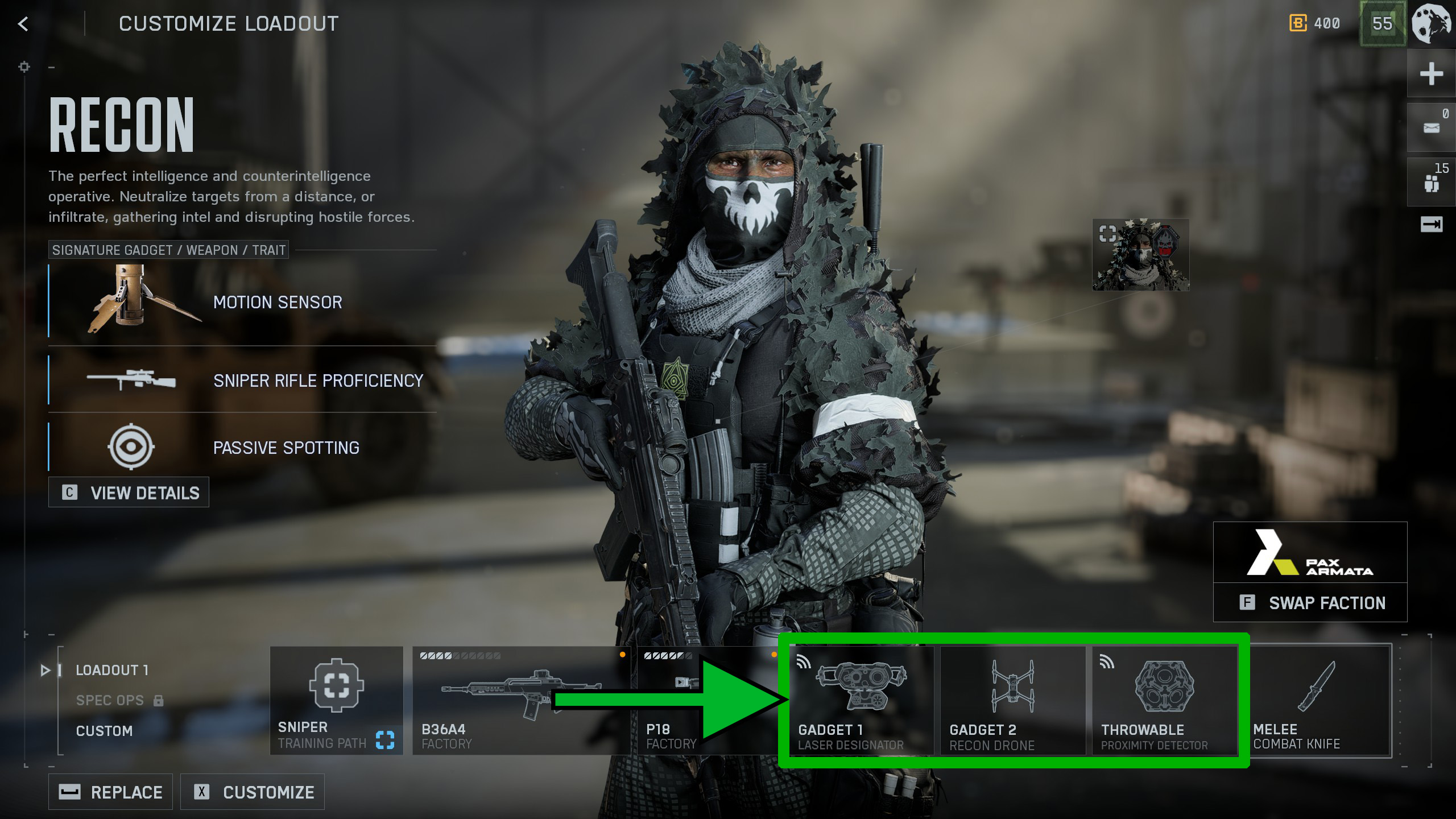Switch to the Custom loadout
This screenshot has width=1456, height=819.
[x=104, y=731]
